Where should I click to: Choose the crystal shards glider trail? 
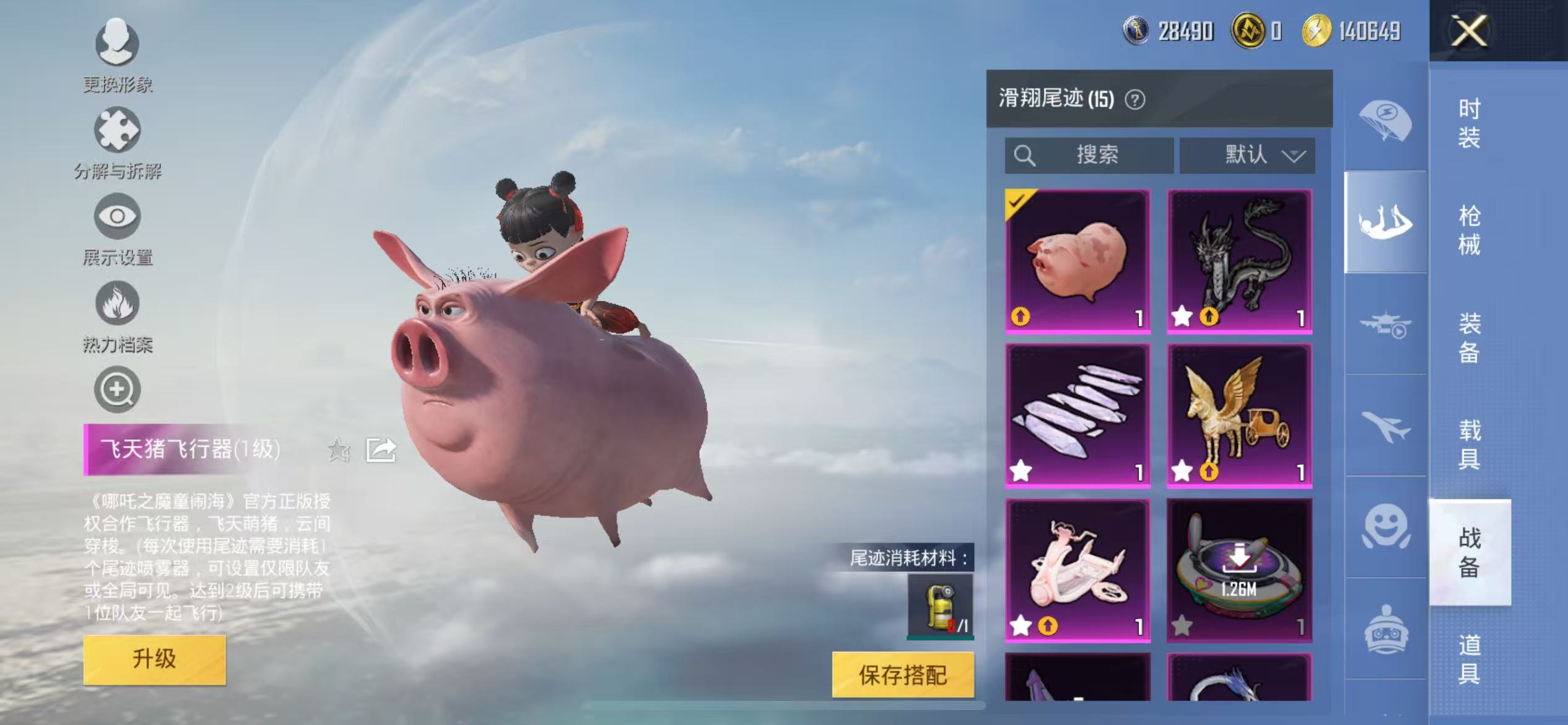[x=1078, y=416]
